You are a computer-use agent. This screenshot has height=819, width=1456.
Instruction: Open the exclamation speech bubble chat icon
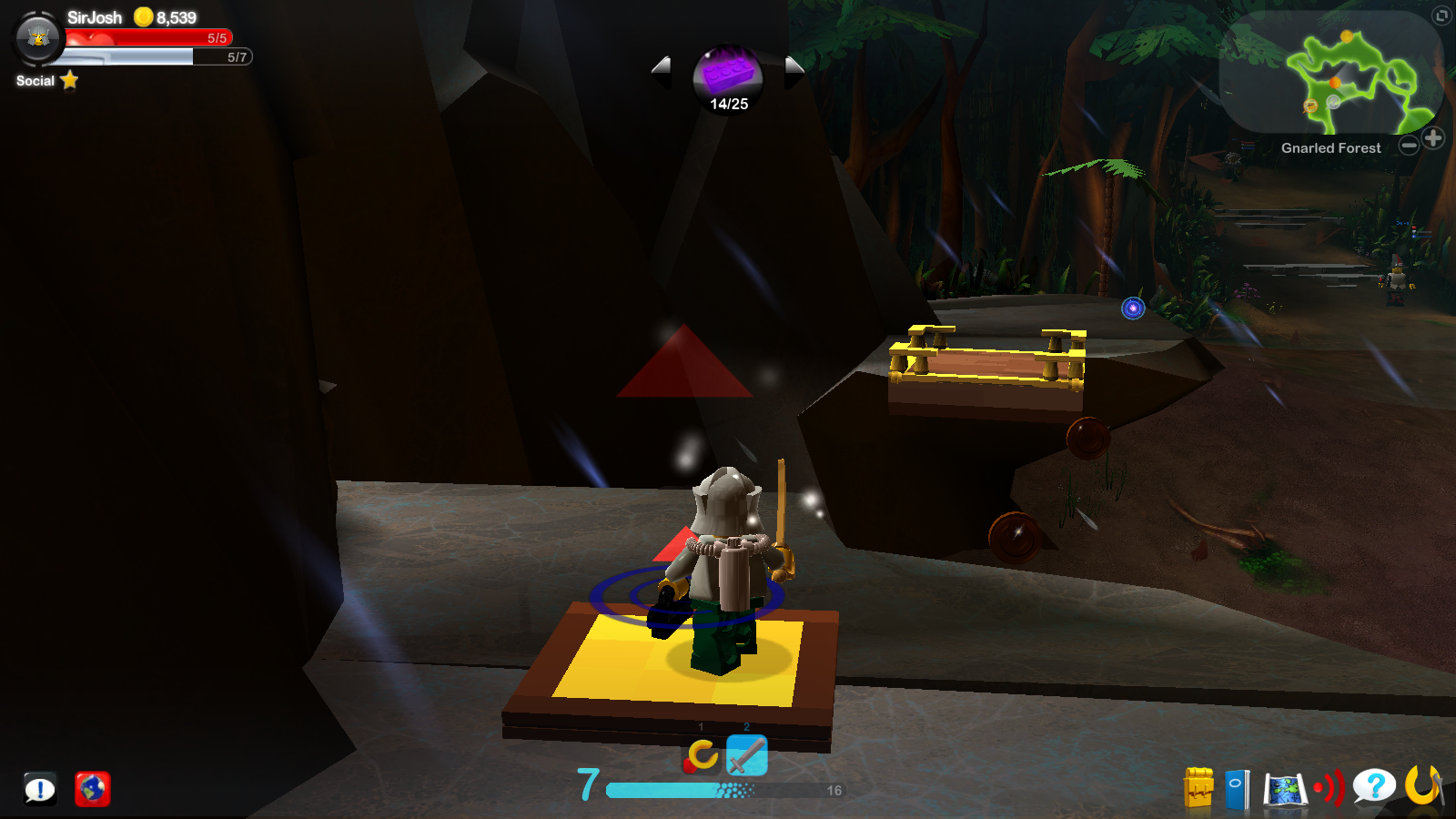pos(38,788)
